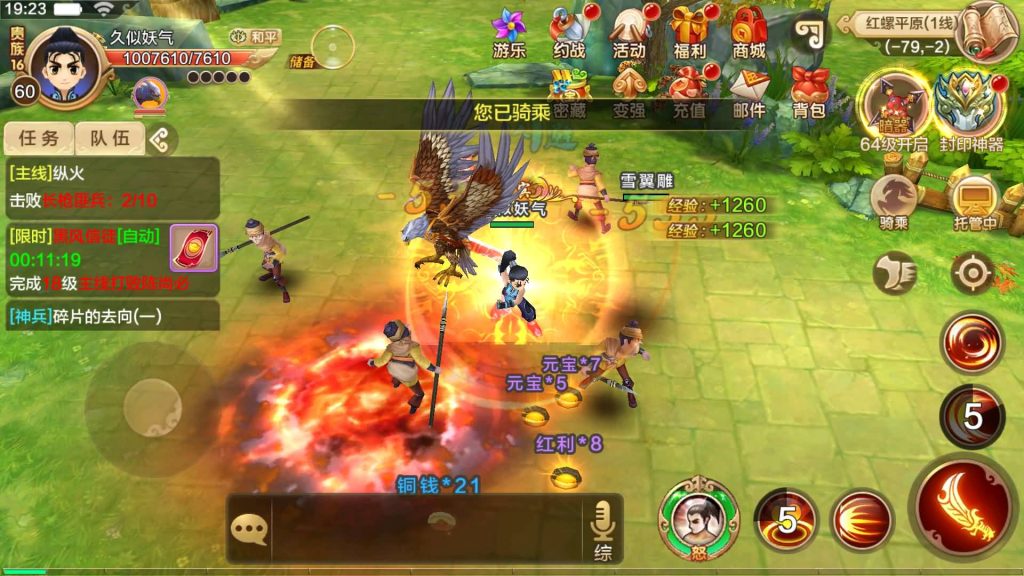
Task: Open the 约战 duel menu
Action: 569,32
